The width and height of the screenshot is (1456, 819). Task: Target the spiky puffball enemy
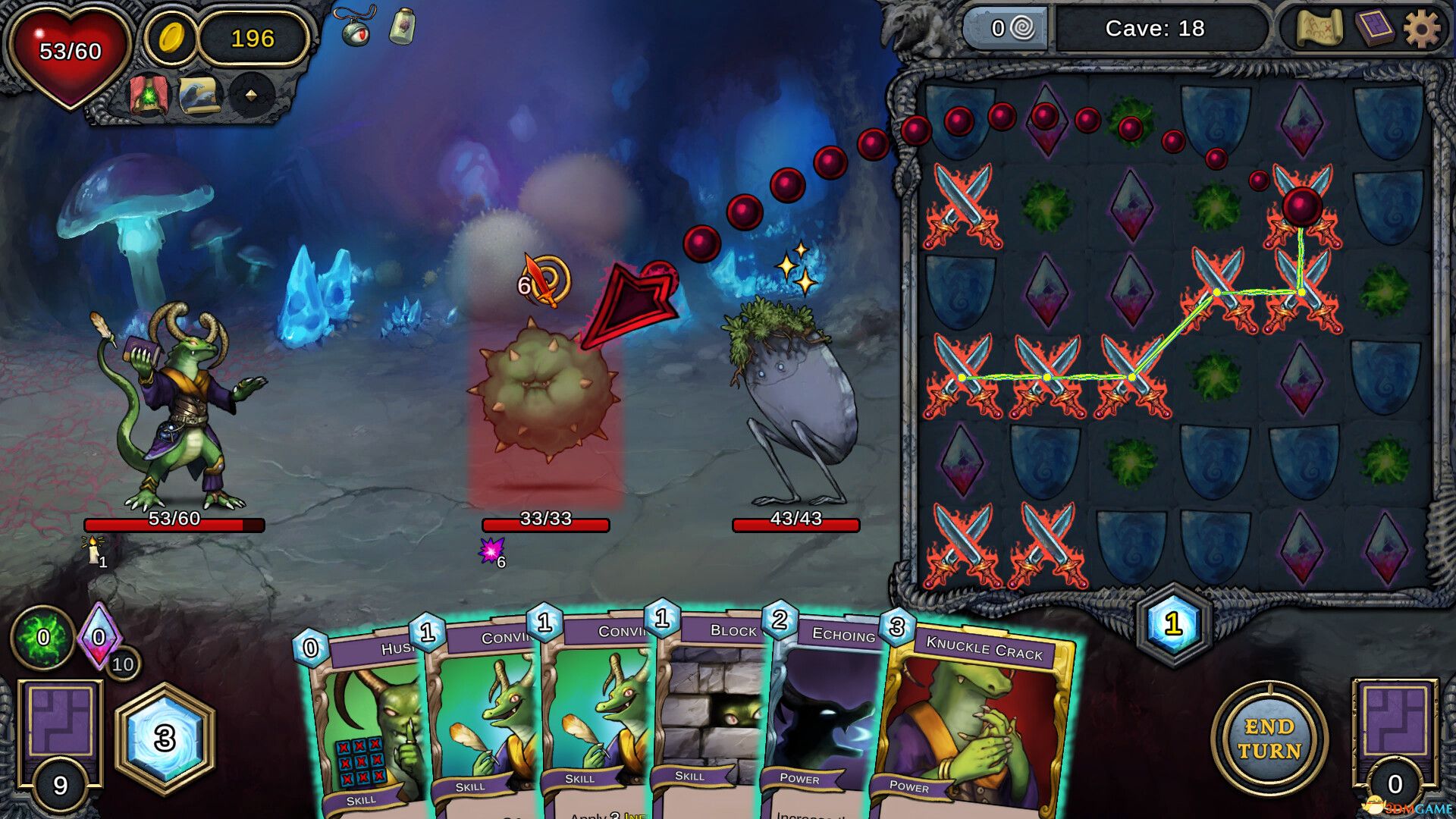(546, 391)
